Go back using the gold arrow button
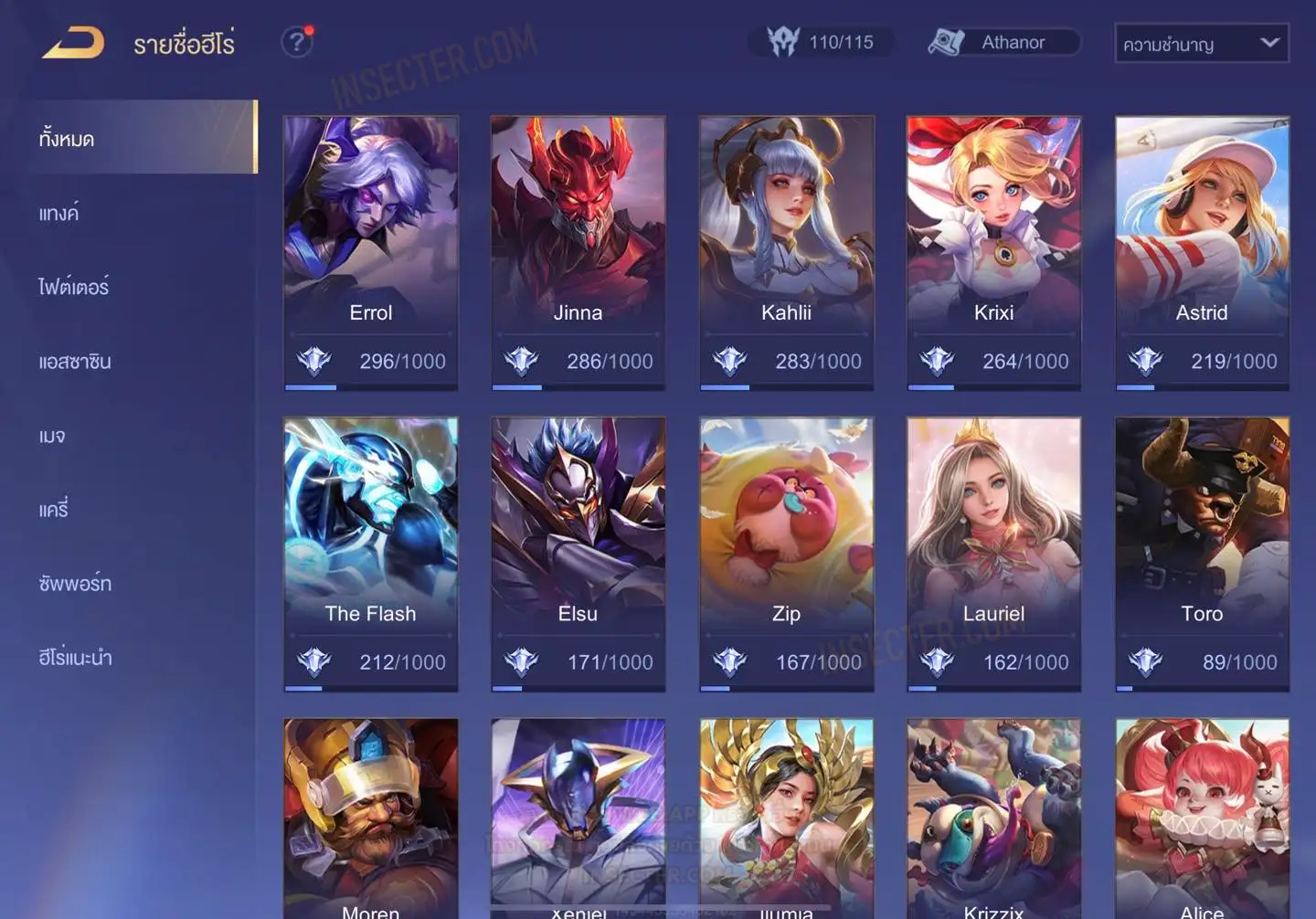 (x=73, y=43)
